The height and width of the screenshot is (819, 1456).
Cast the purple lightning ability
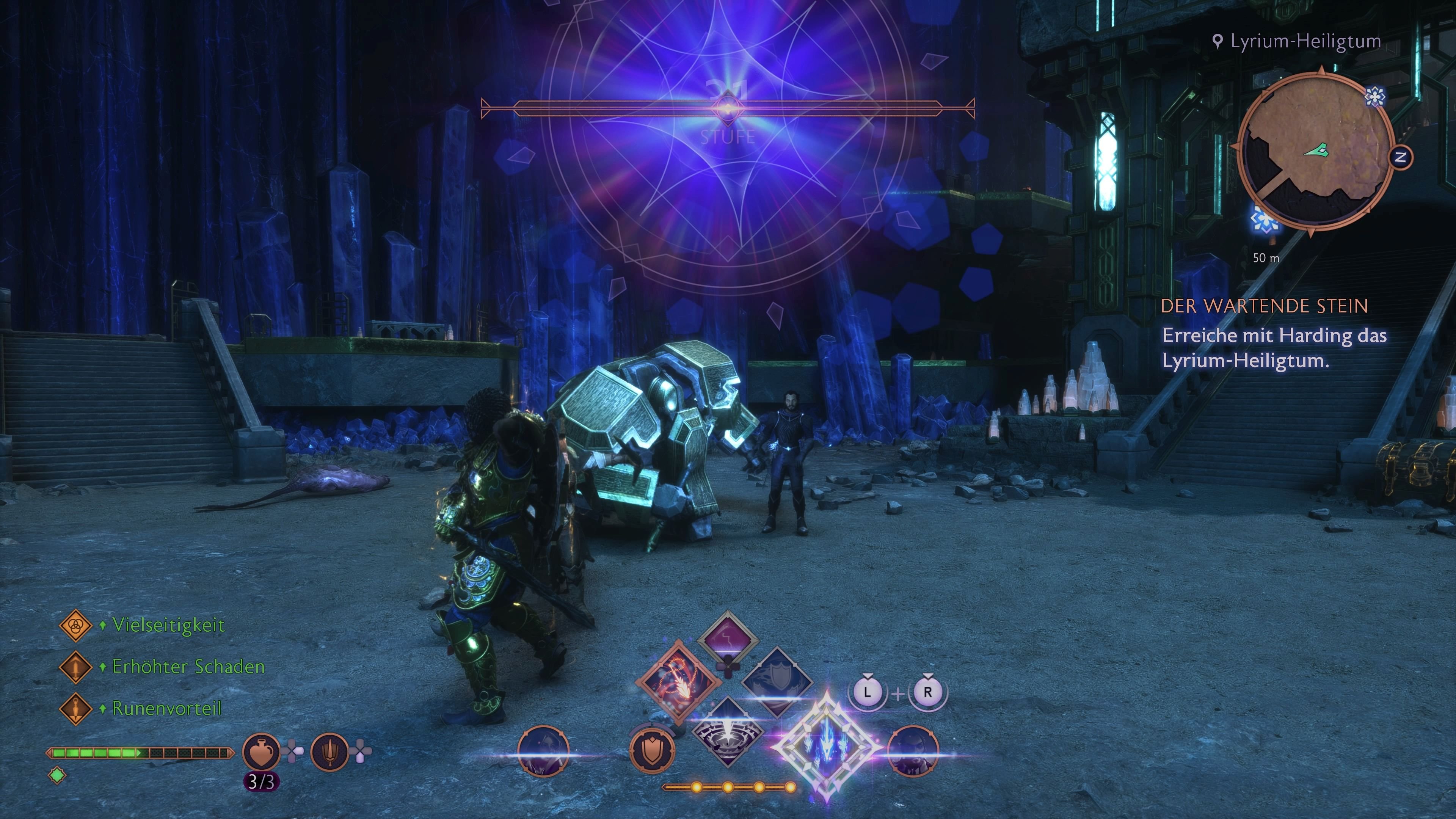tap(728, 640)
